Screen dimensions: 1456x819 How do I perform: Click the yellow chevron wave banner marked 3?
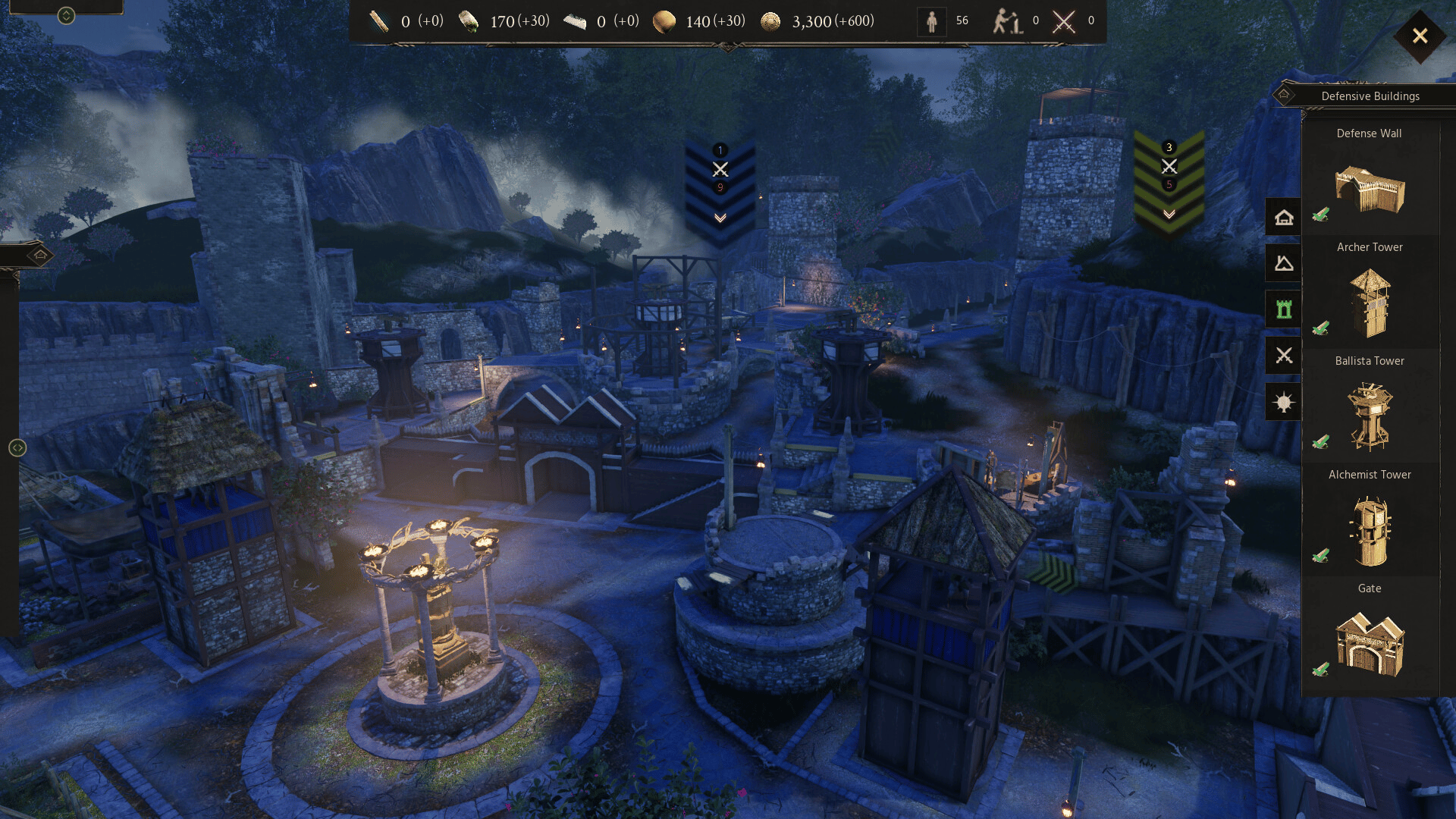[x=1169, y=182]
